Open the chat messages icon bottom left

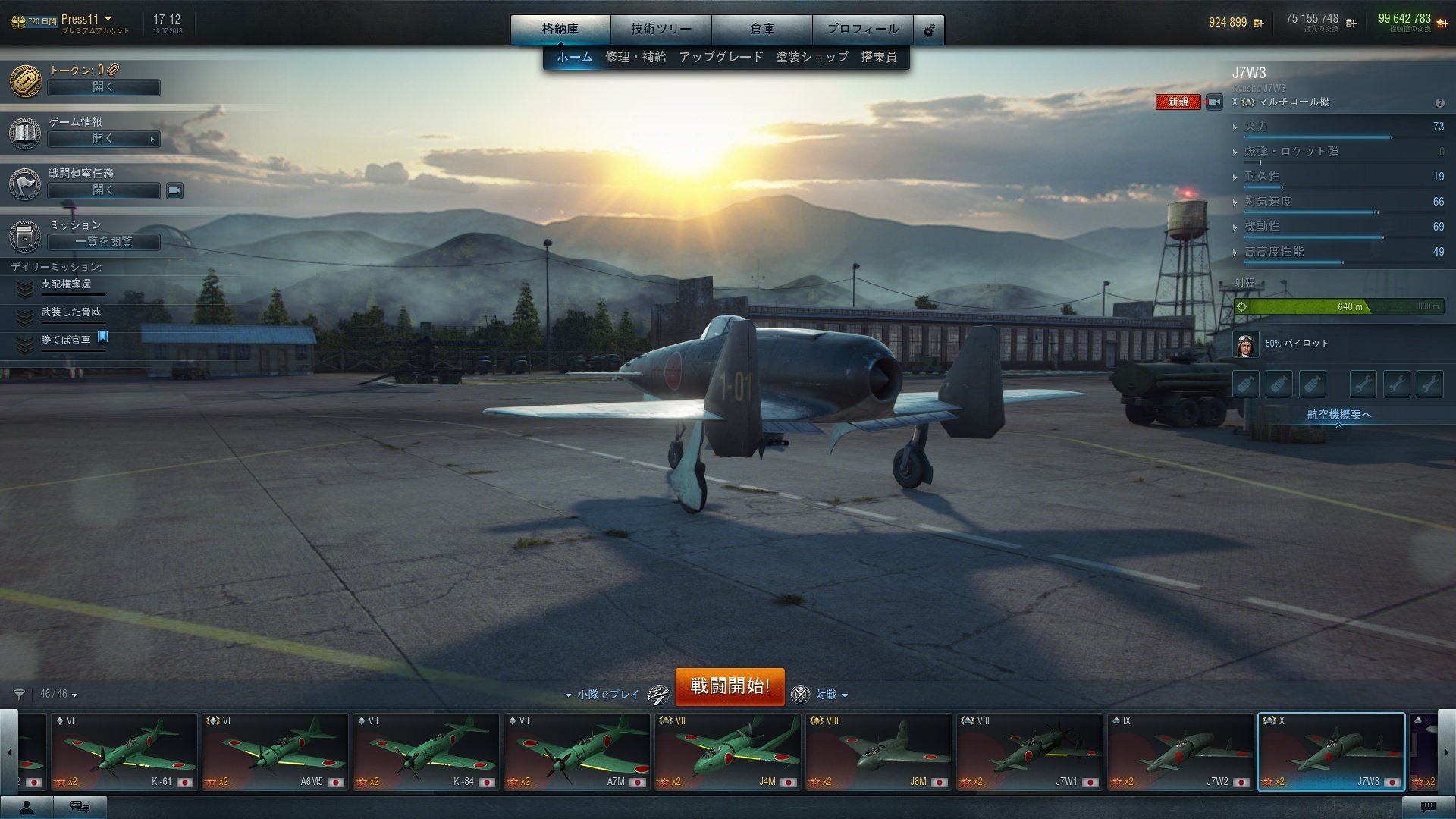click(80, 807)
